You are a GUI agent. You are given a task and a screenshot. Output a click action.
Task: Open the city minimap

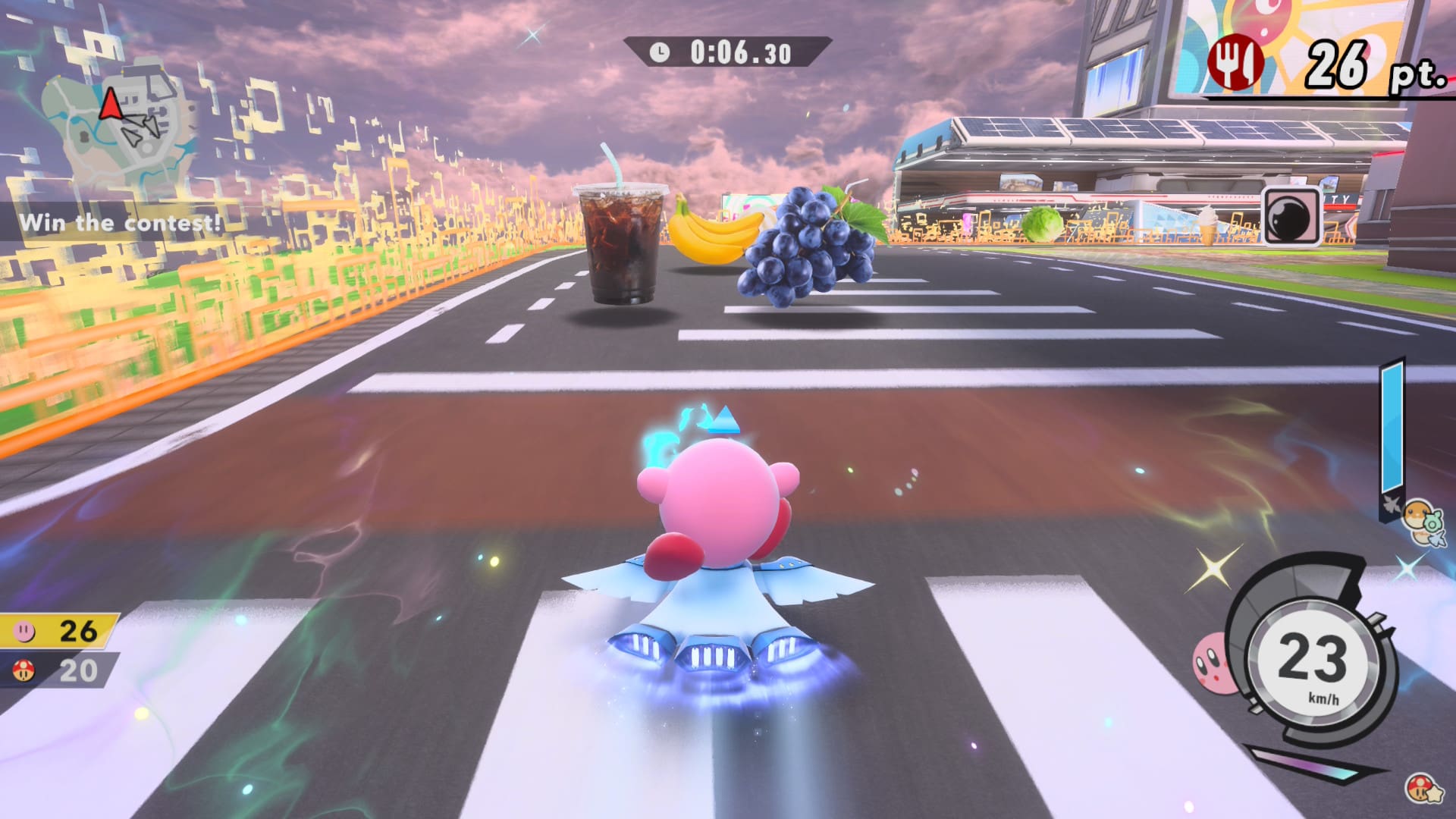(121, 129)
